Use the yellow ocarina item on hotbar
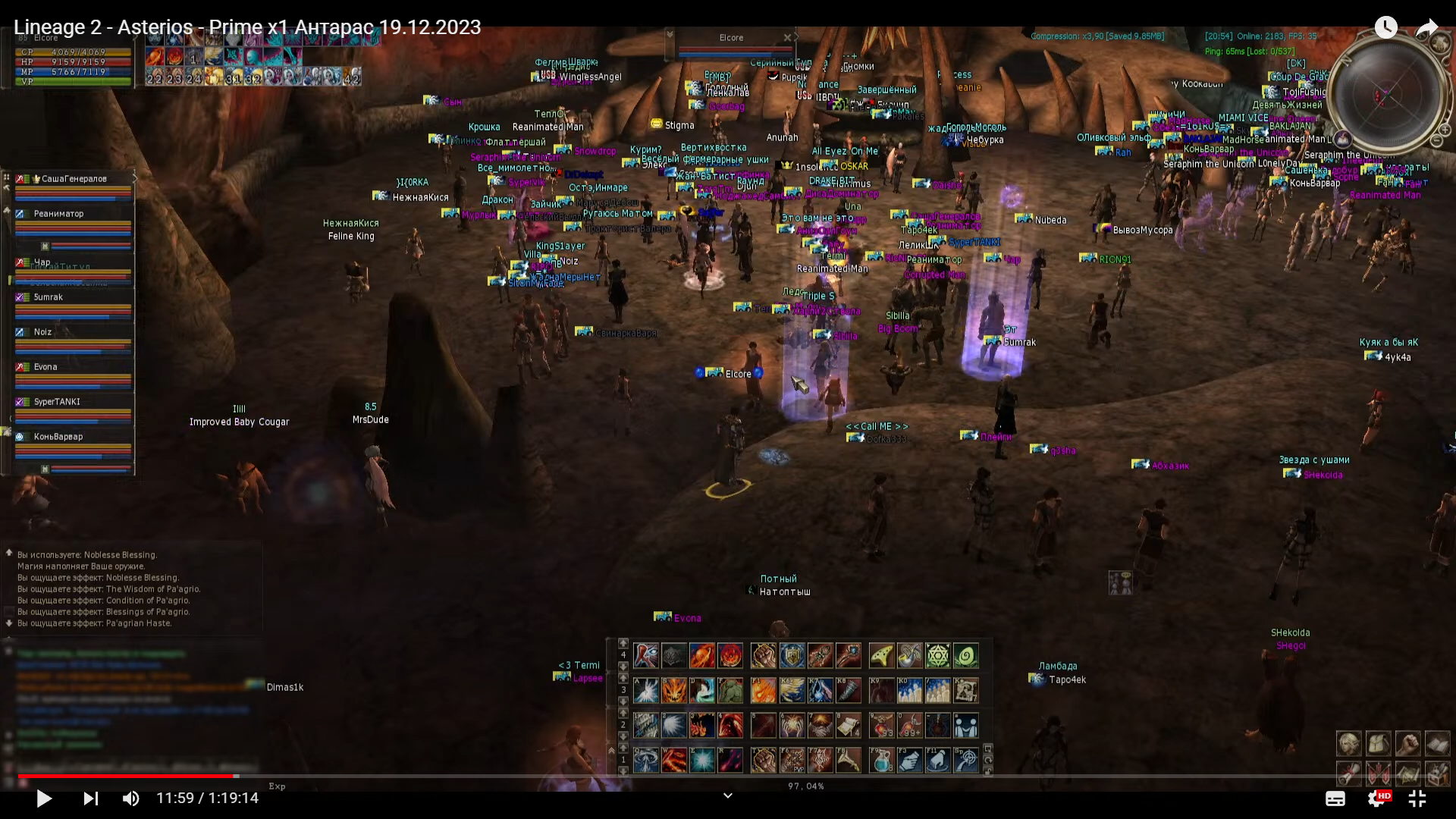The height and width of the screenshot is (819, 1456). point(881,655)
